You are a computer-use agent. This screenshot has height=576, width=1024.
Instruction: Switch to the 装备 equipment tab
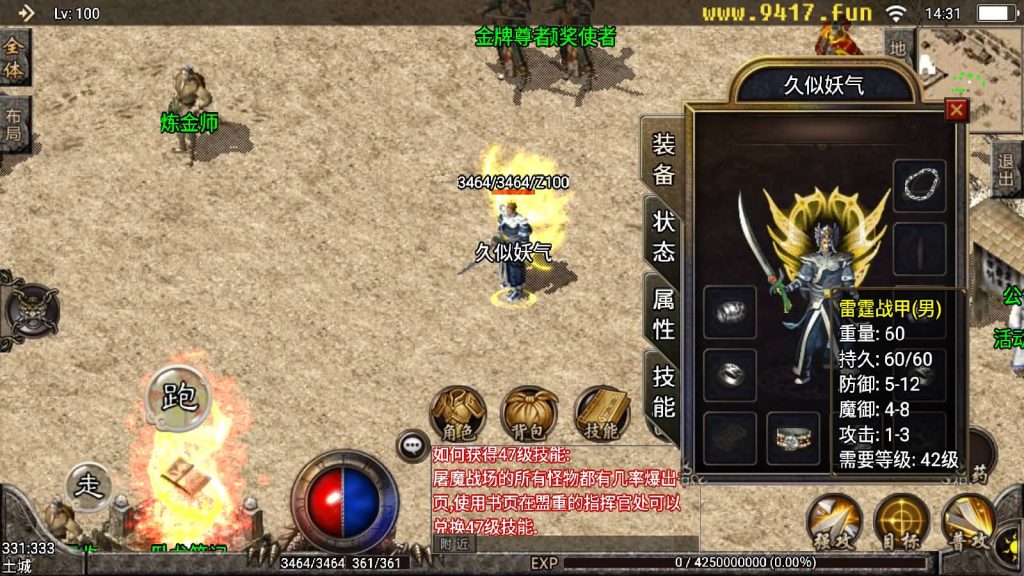pyautogui.click(x=663, y=160)
